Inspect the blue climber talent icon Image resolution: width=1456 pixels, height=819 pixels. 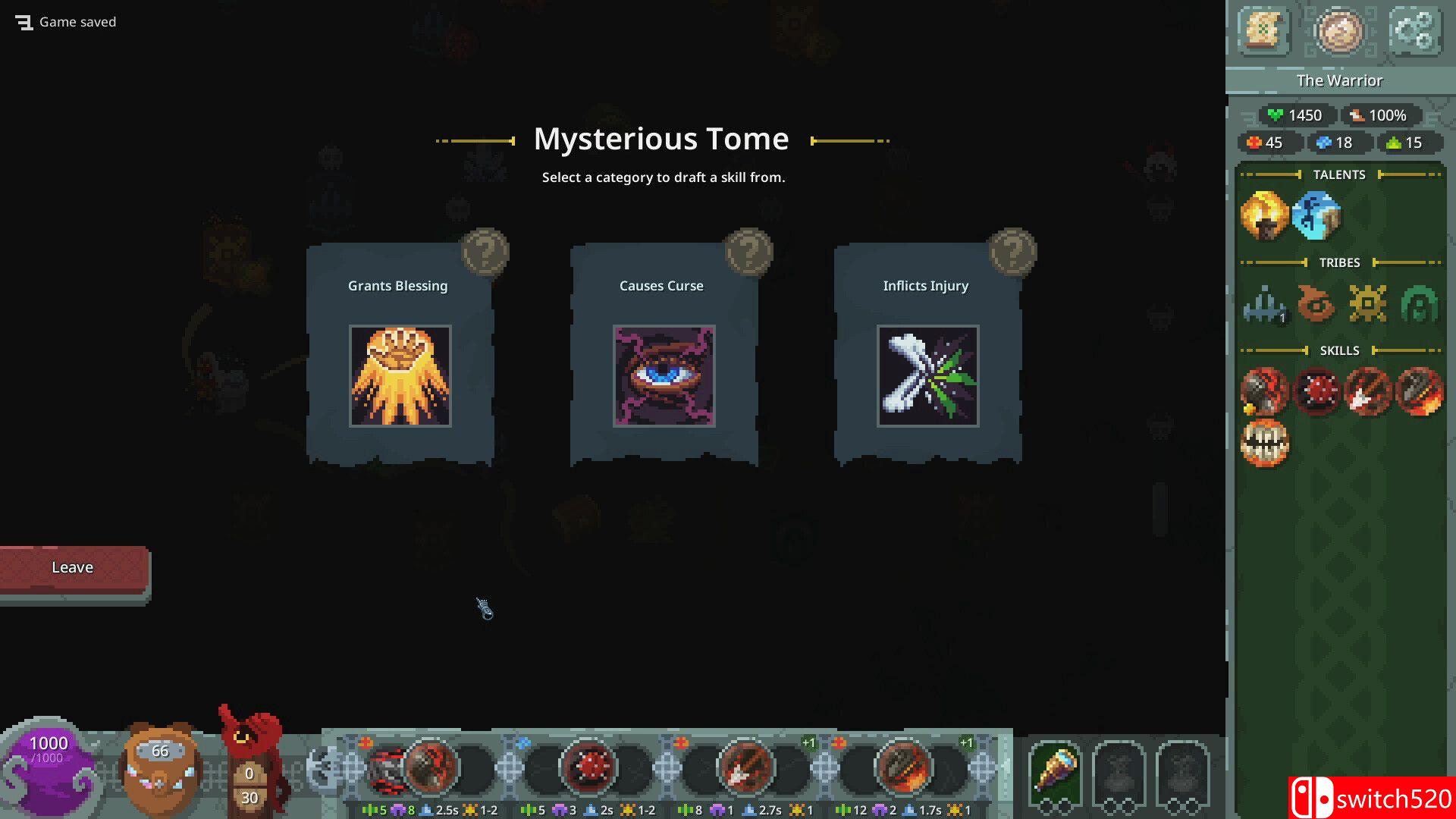coord(1316,215)
